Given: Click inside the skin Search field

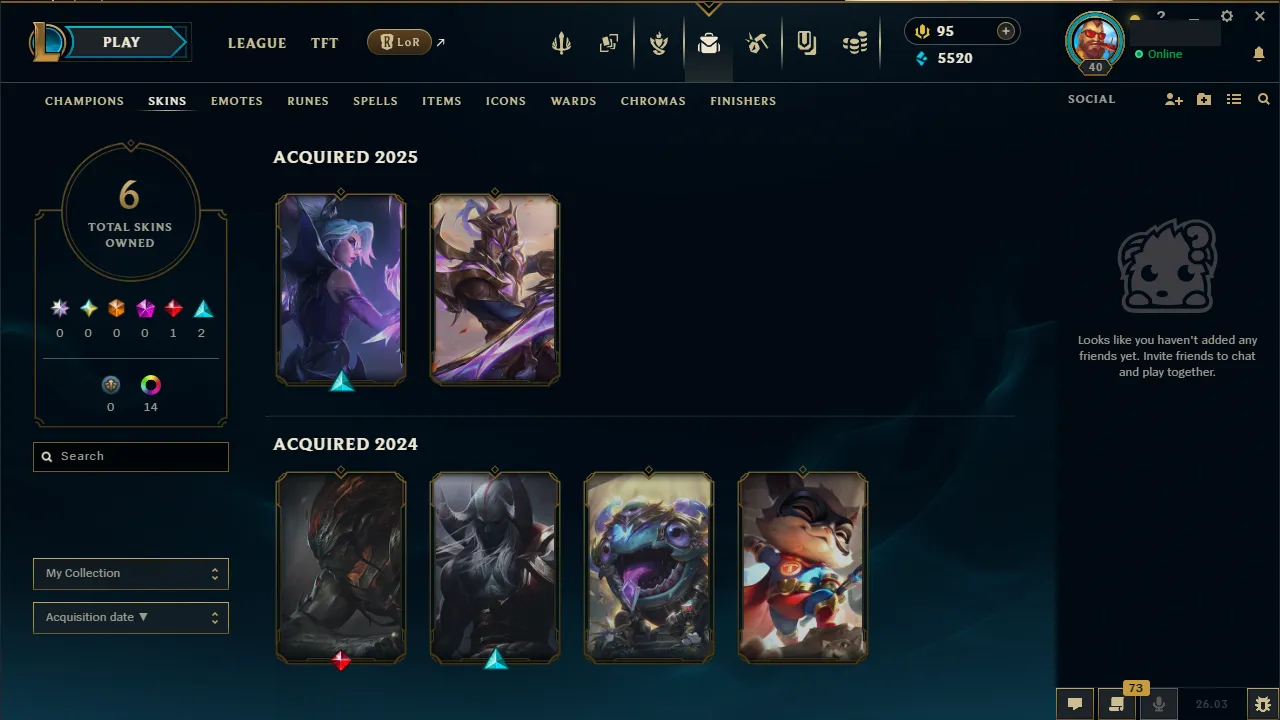Looking at the screenshot, I should 130,456.
